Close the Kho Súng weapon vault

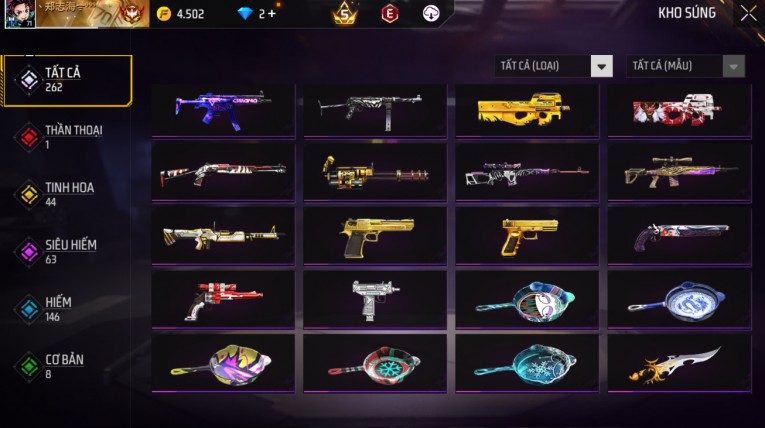pos(748,13)
